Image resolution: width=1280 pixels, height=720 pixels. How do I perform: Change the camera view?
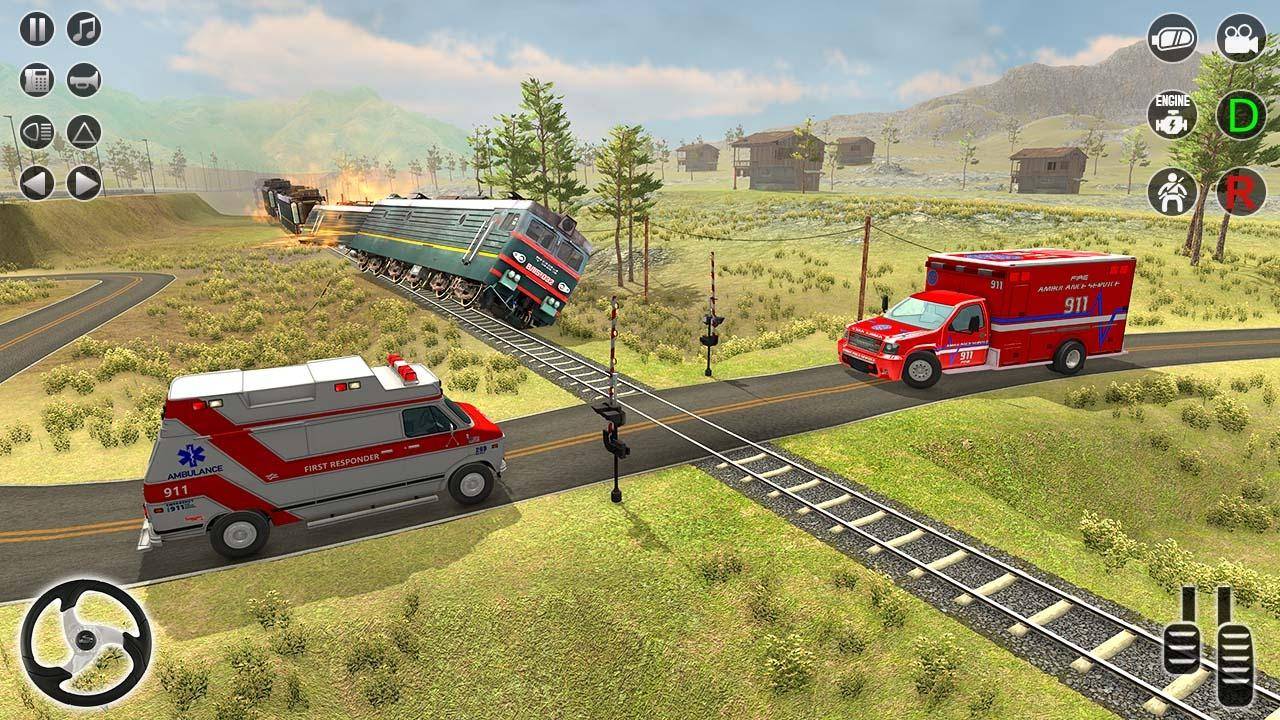(x=1241, y=38)
